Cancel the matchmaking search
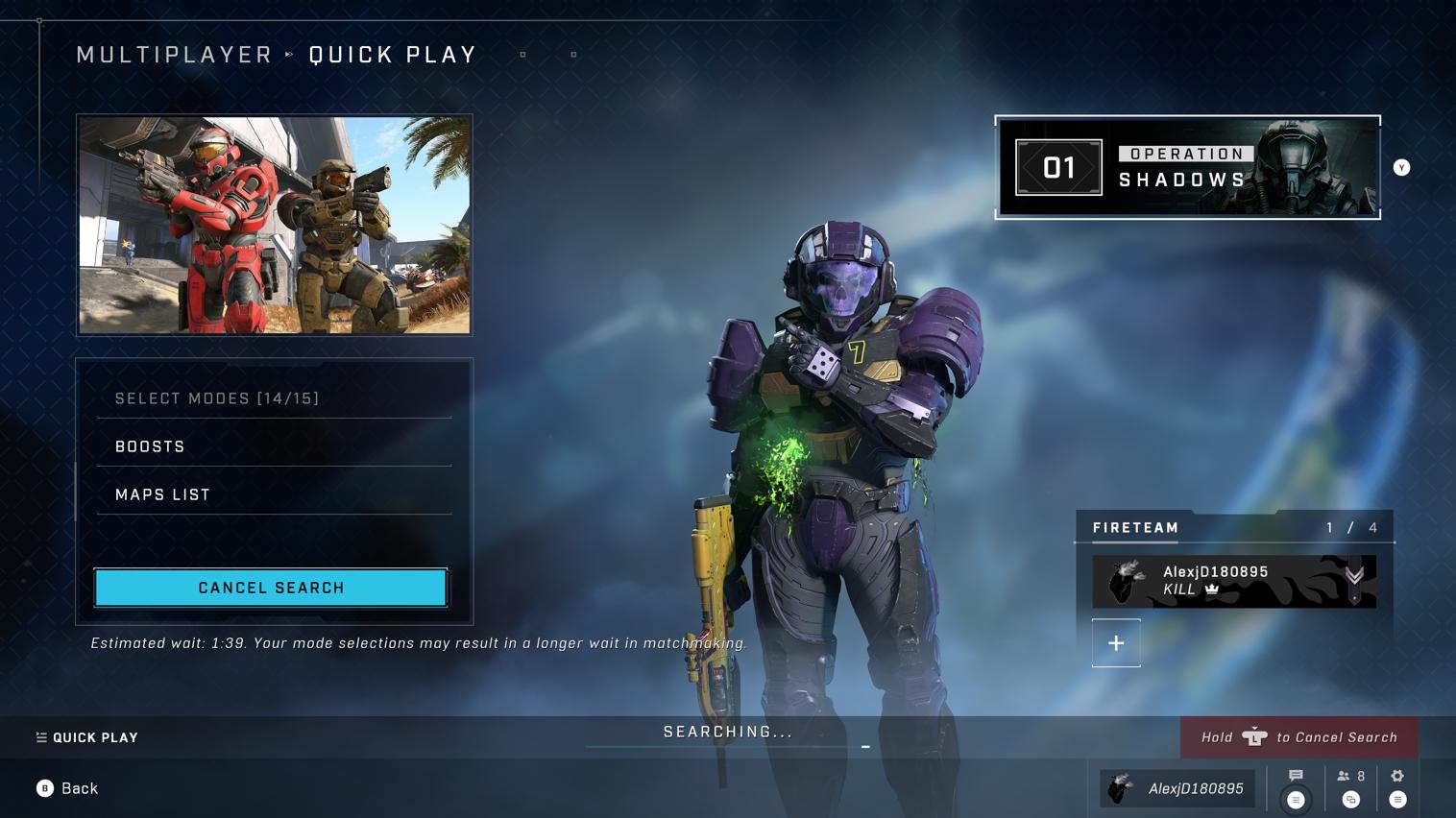1456x818 pixels. (x=271, y=588)
